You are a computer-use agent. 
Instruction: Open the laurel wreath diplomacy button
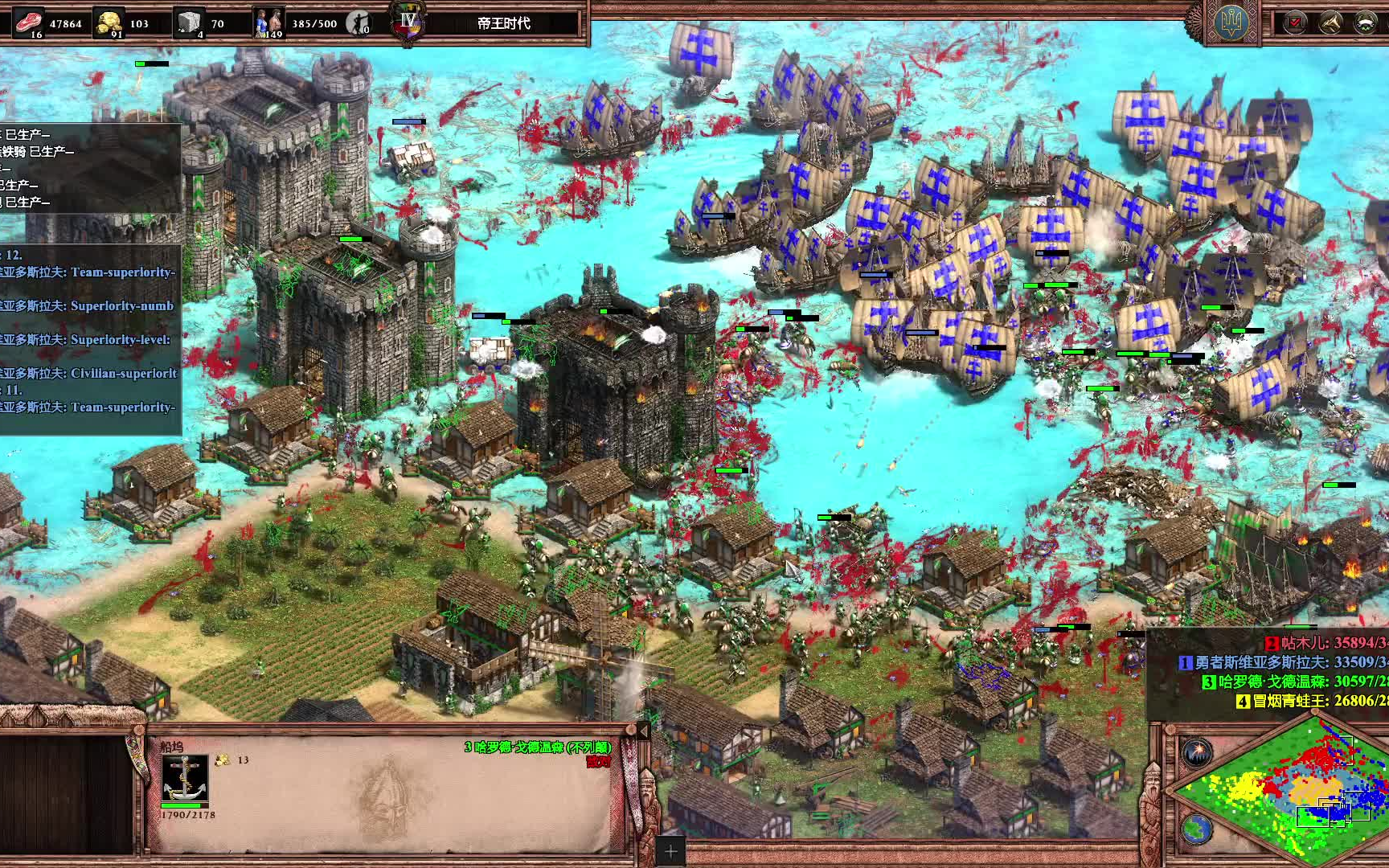(x=1366, y=23)
